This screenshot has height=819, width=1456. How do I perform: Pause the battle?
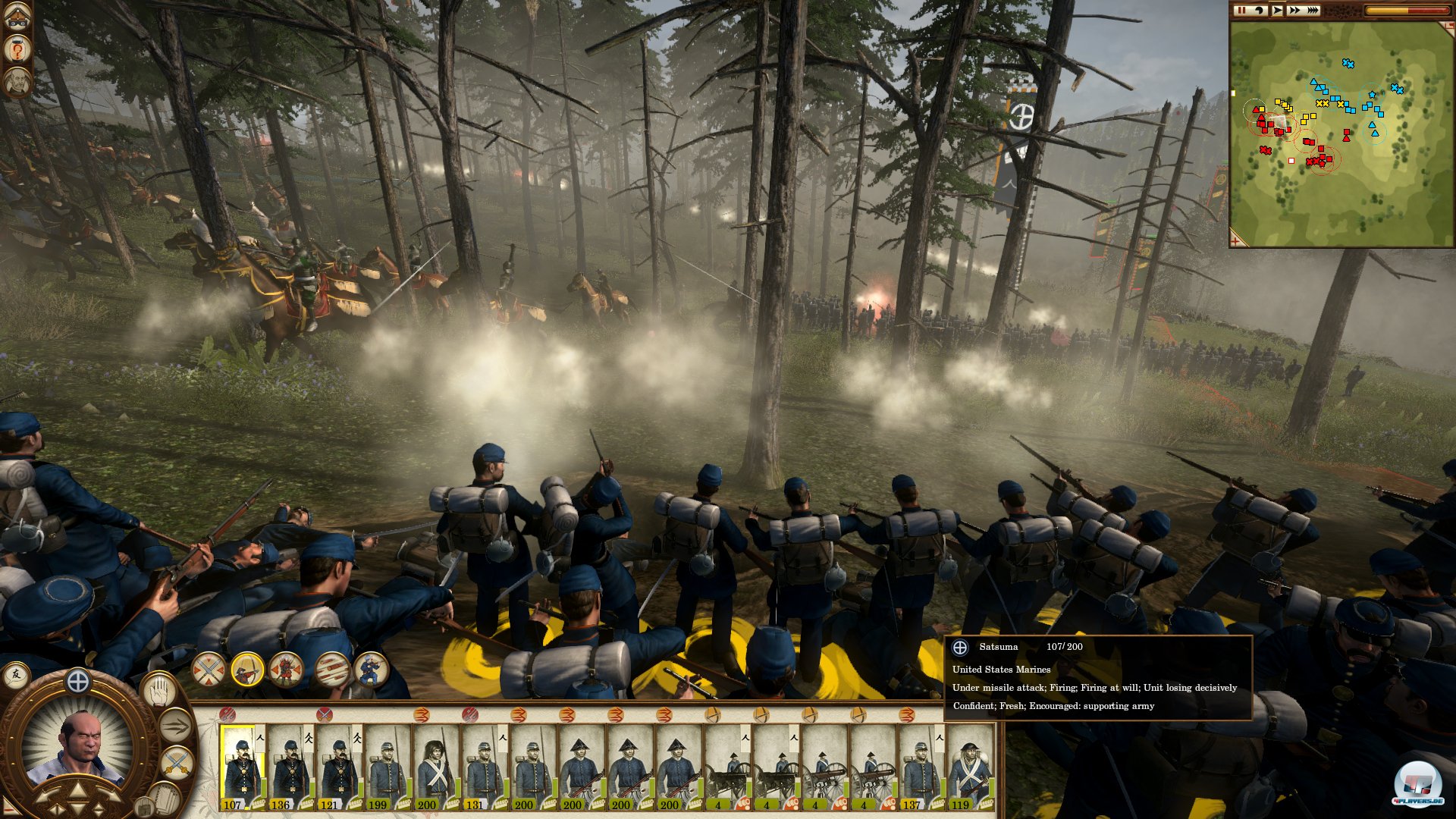(x=1241, y=11)
